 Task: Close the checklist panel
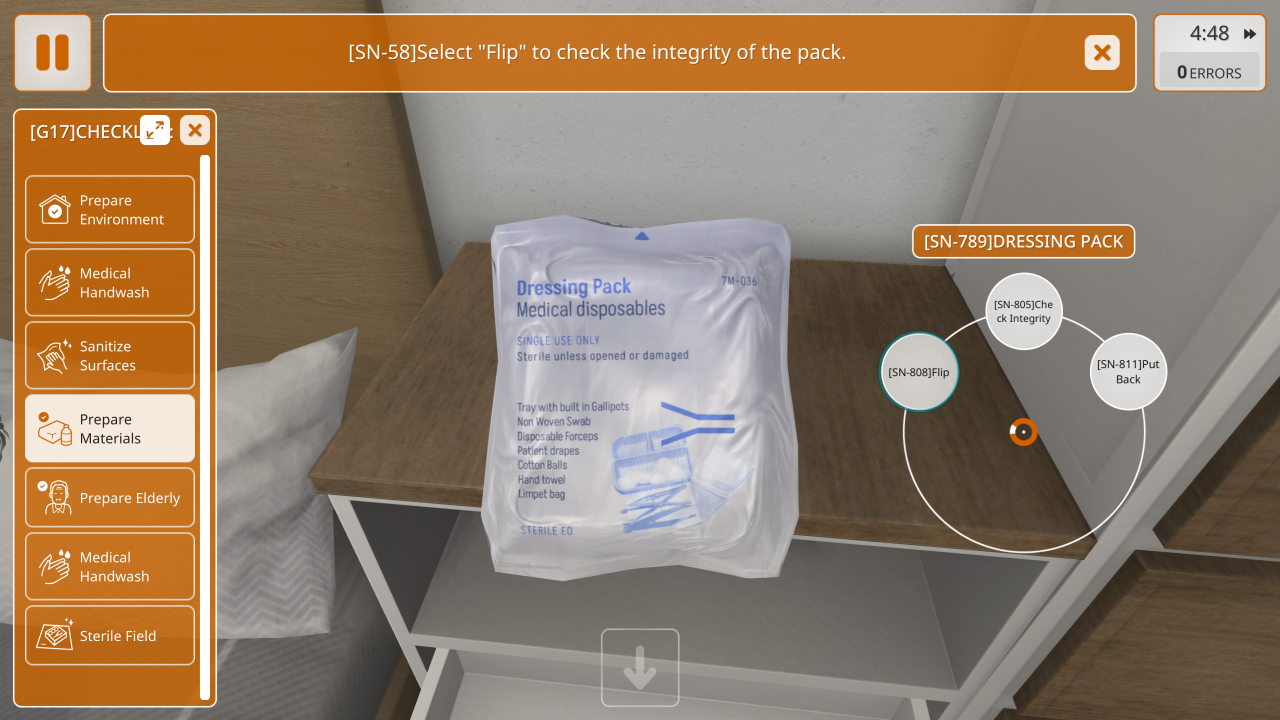pos(195,130)
